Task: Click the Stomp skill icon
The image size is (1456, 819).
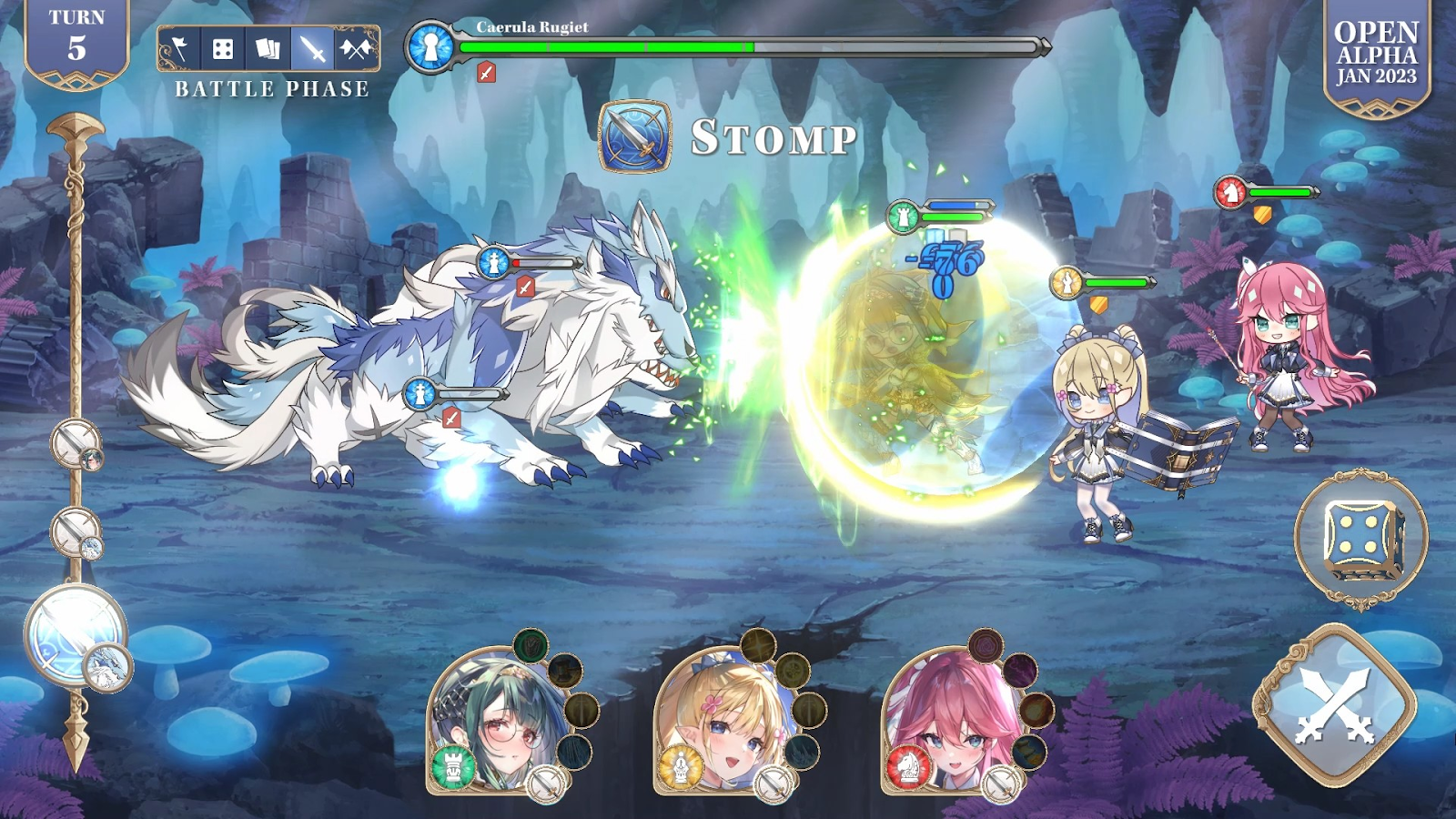Action: click(635, 136)
